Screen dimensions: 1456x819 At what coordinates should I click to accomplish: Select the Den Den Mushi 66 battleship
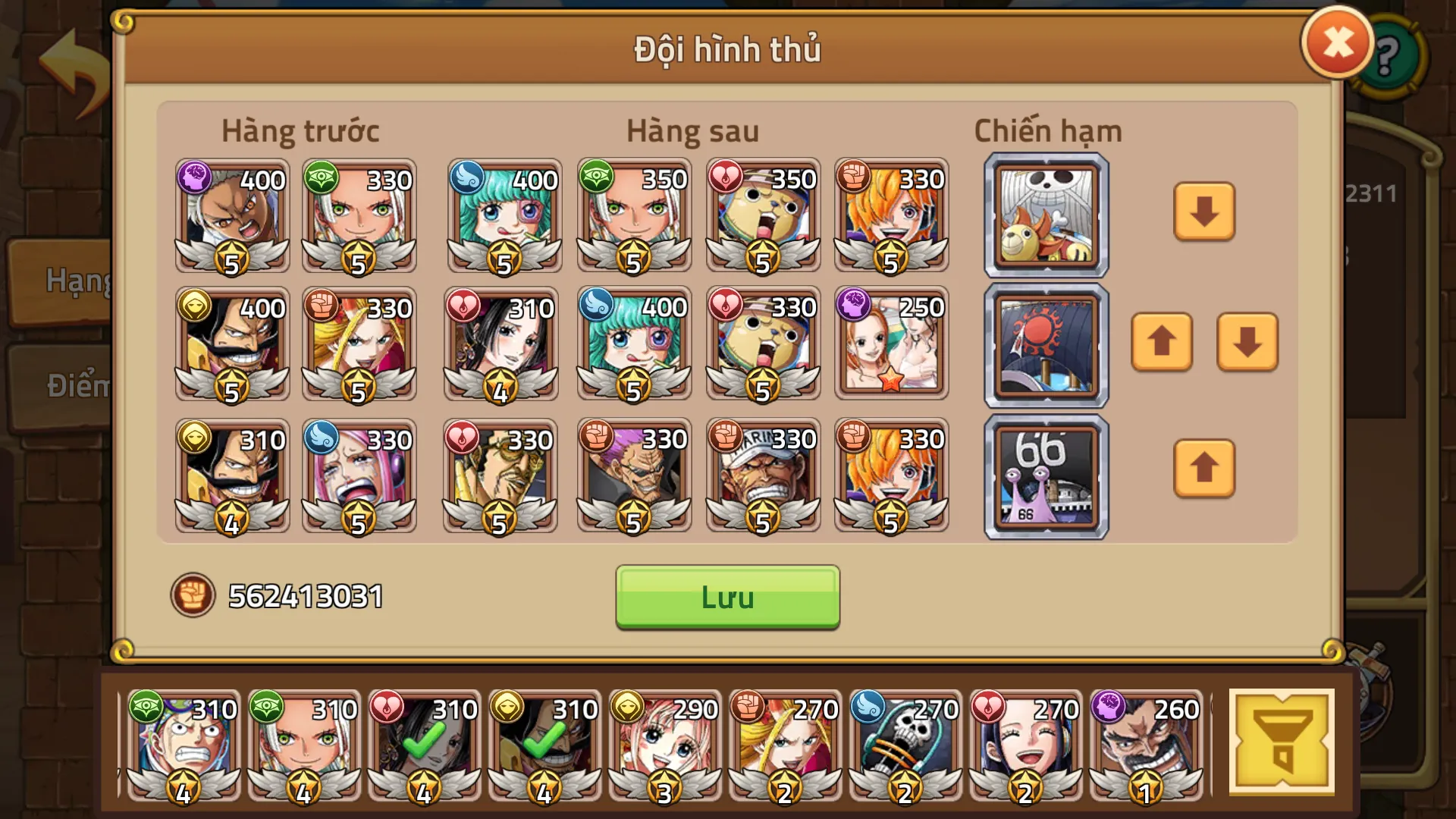pyautogui.click(x=1045, y=474)
